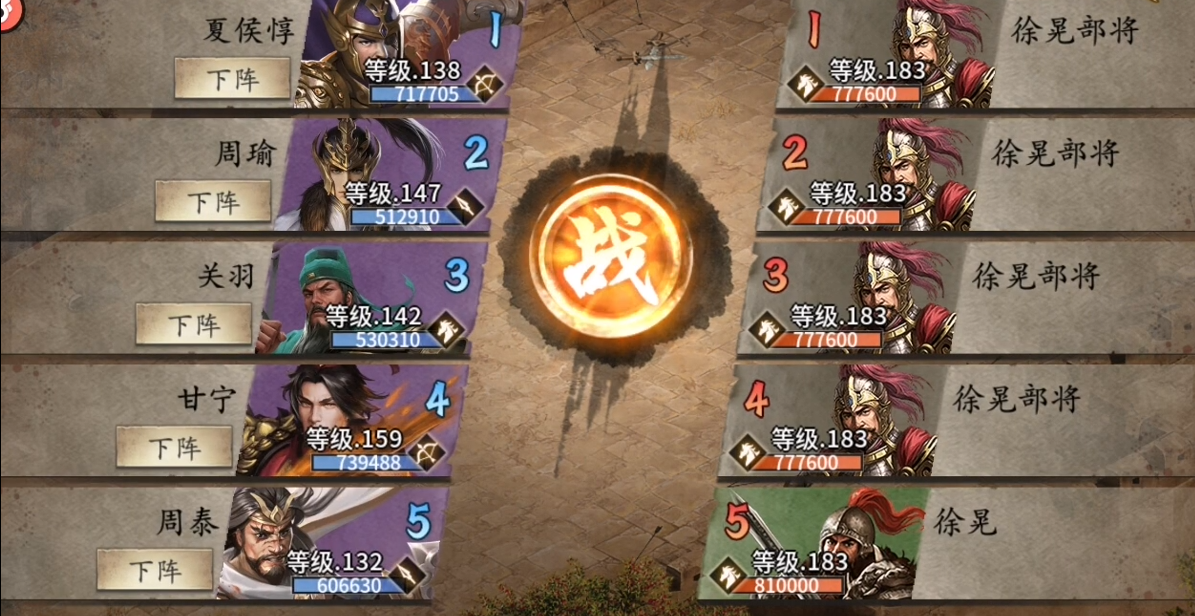The image size is (1195, 616).
Task: Click the 下阵 button for 周泰
Action: (x=154, y=569)
